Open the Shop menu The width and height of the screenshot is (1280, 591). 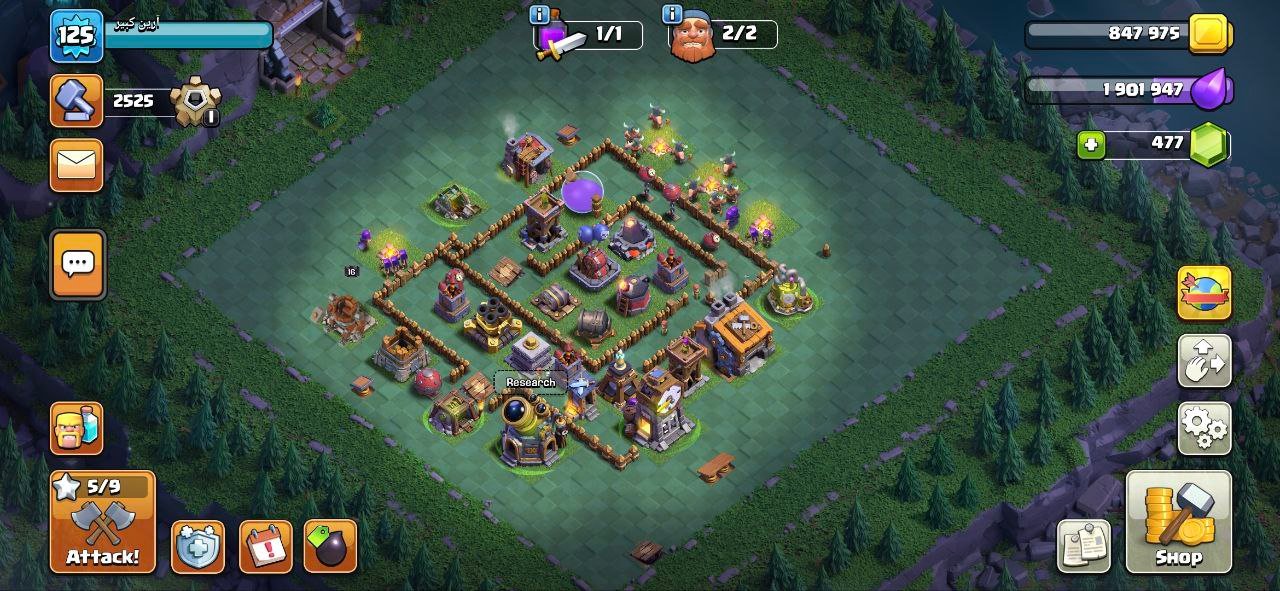(x=1178, y=522)
